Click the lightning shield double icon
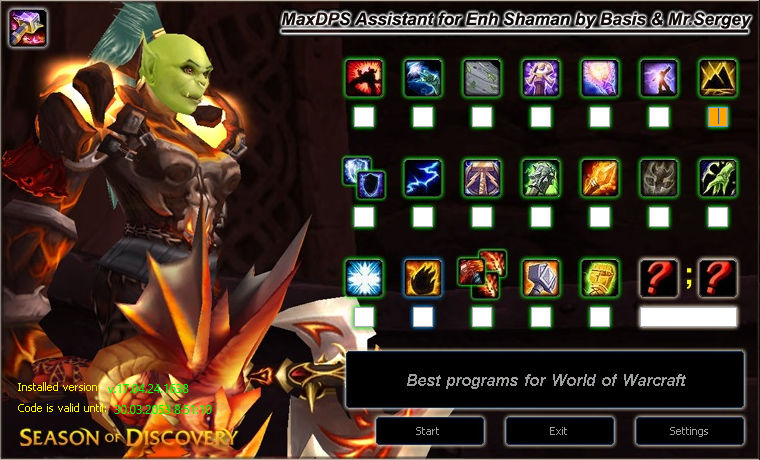This screenshot has height=460, width=760. click(358, 176)
